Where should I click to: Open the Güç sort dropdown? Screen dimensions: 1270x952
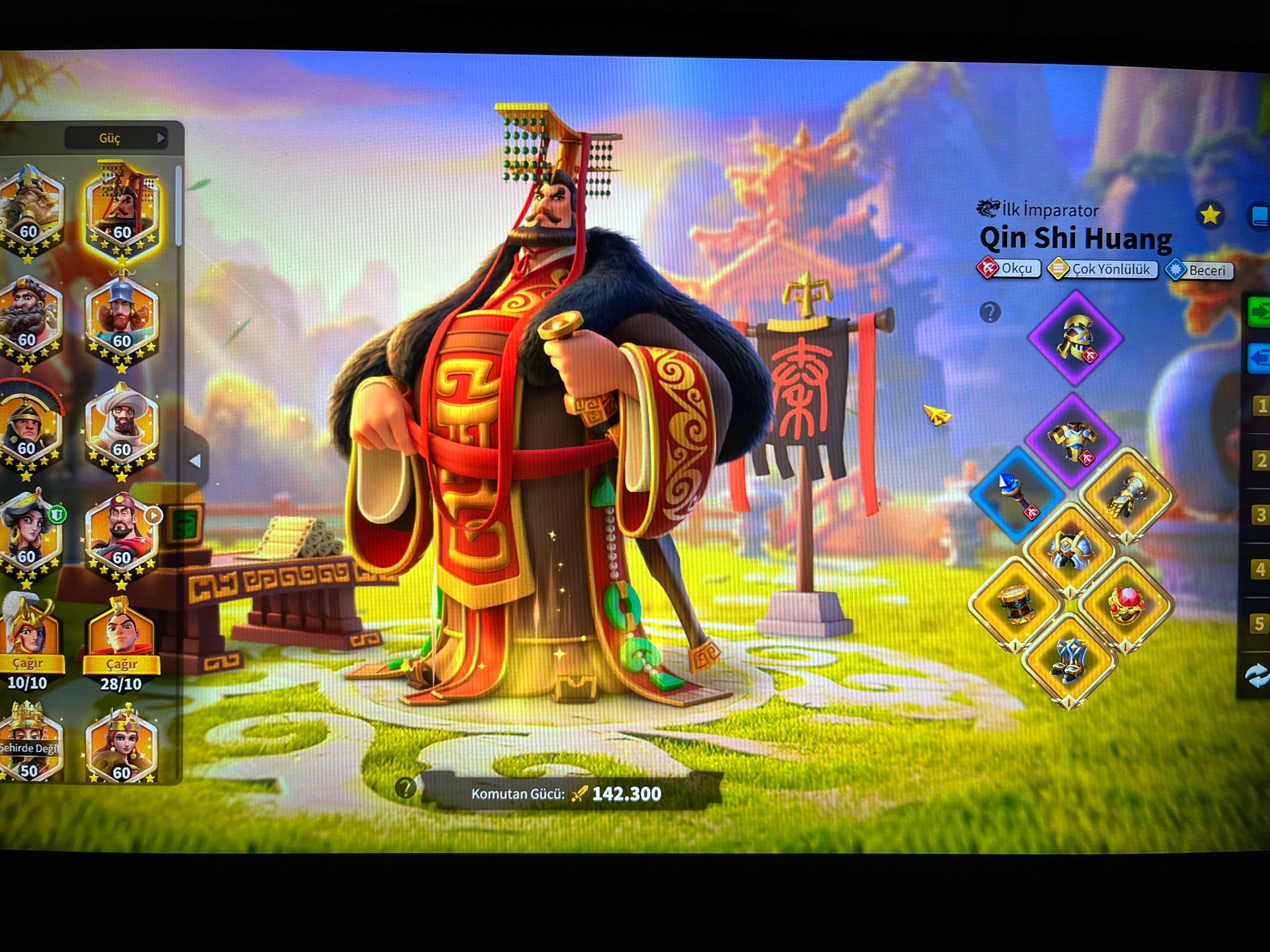tap(116, 138)
